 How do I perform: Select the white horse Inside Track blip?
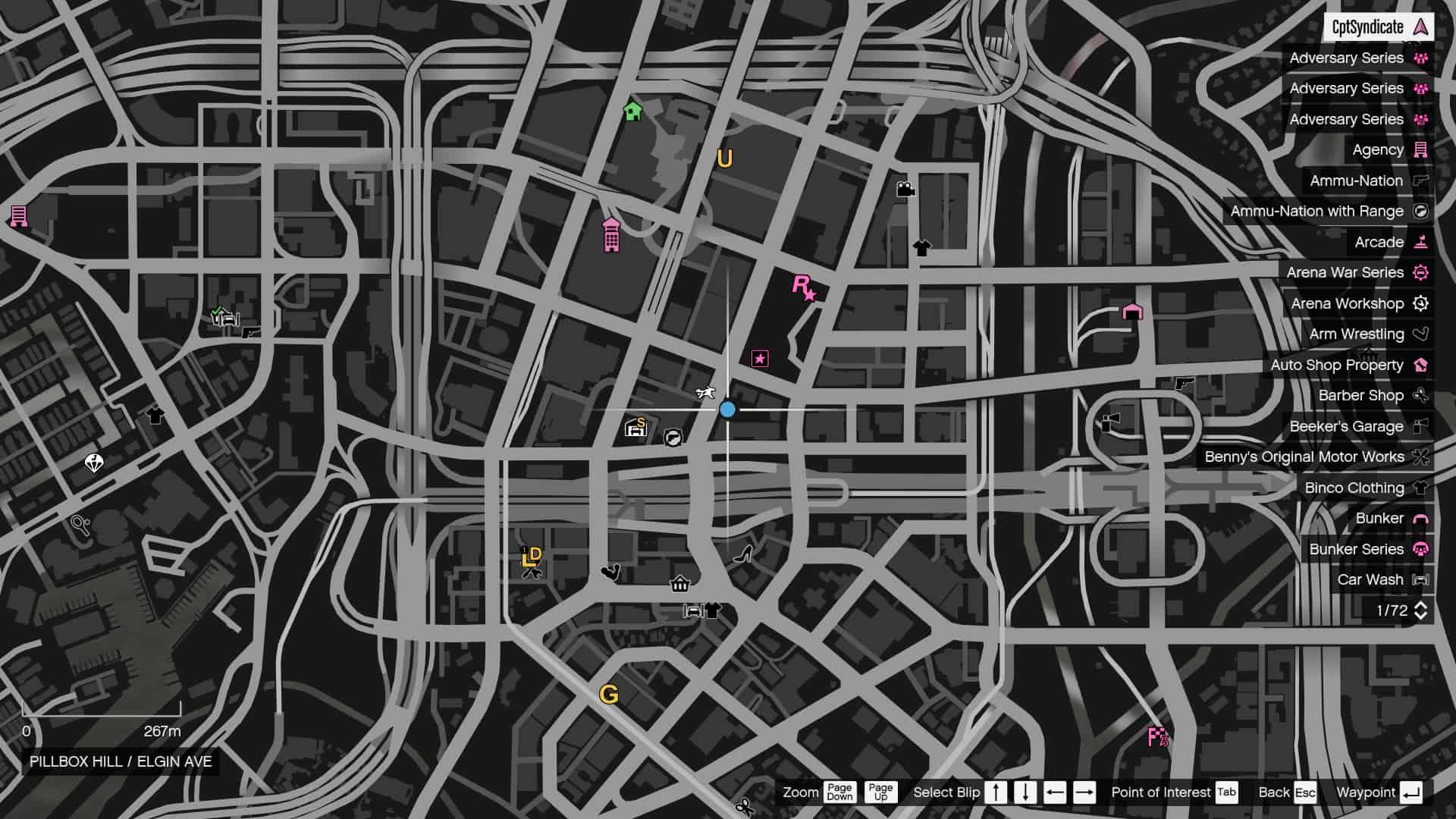pos(704,391)
